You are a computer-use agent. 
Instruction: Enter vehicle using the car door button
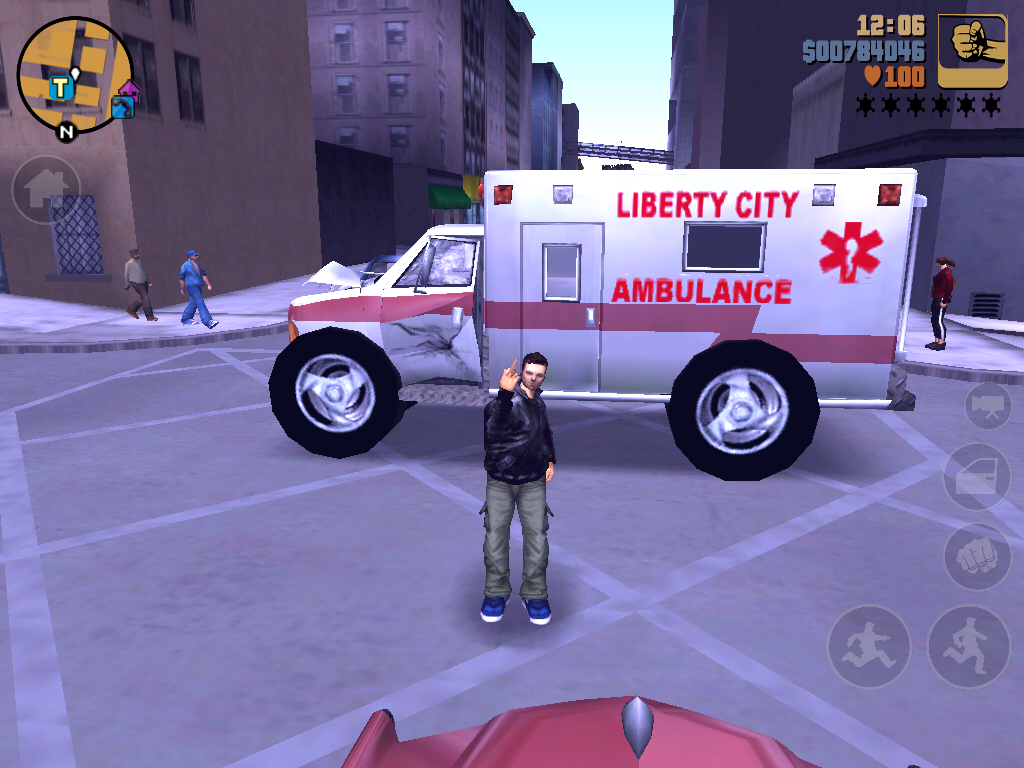pyautogui.click(x=977, y=477)
